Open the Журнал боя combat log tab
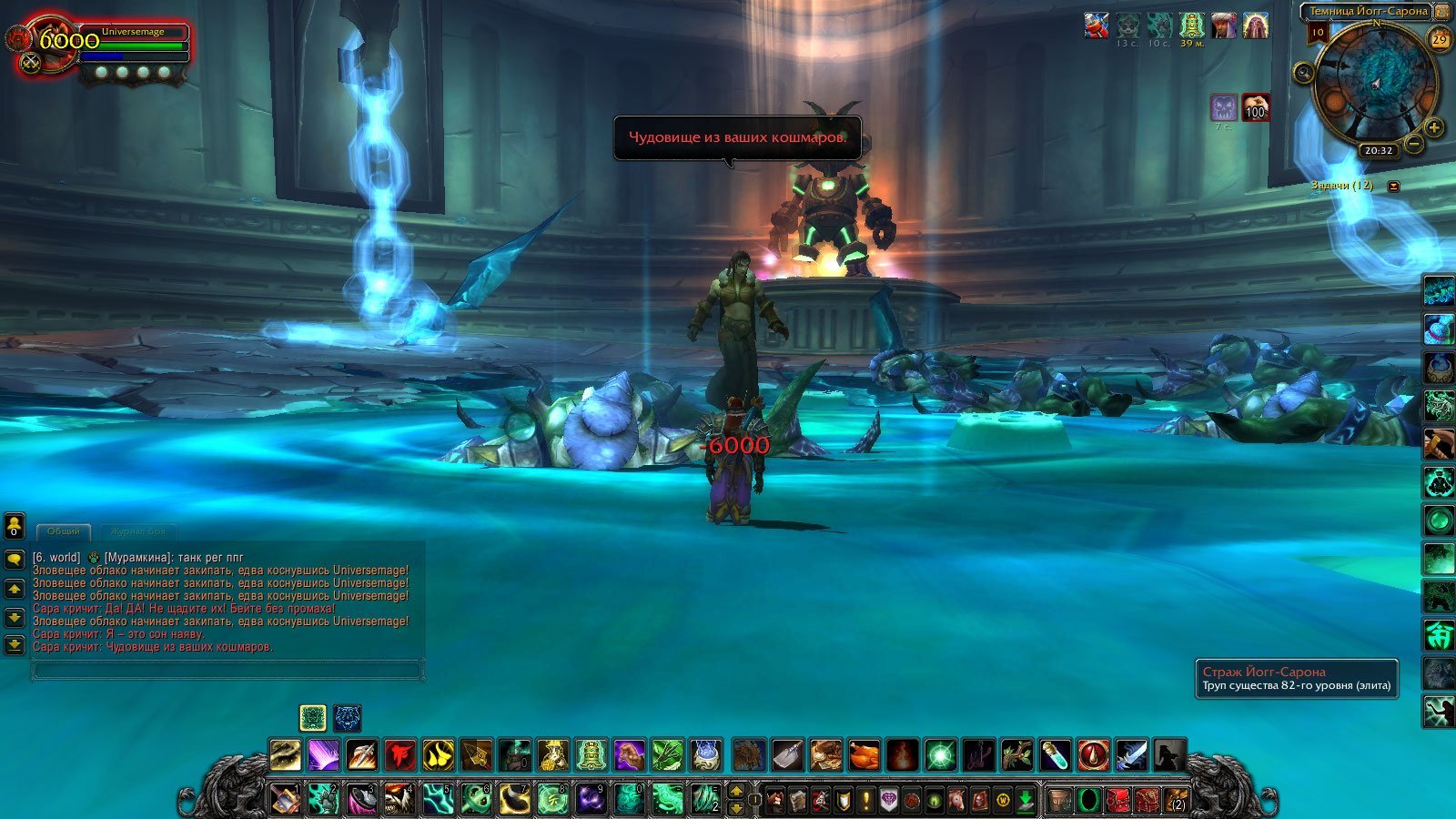This screenshot has width=1456, height=819. point(137,531)
